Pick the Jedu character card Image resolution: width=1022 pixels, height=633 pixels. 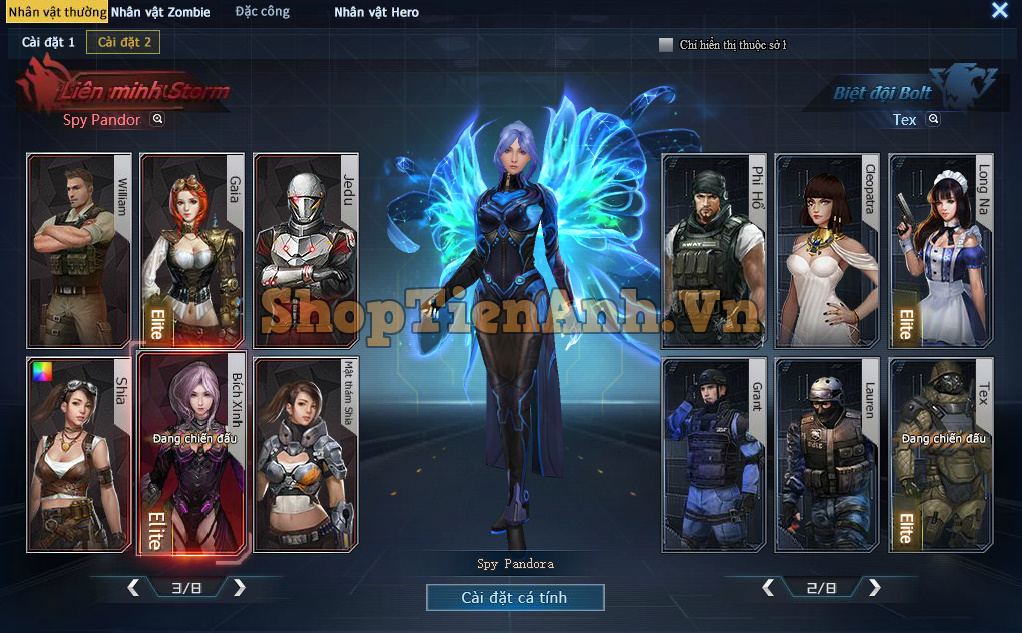coord(305,250)
